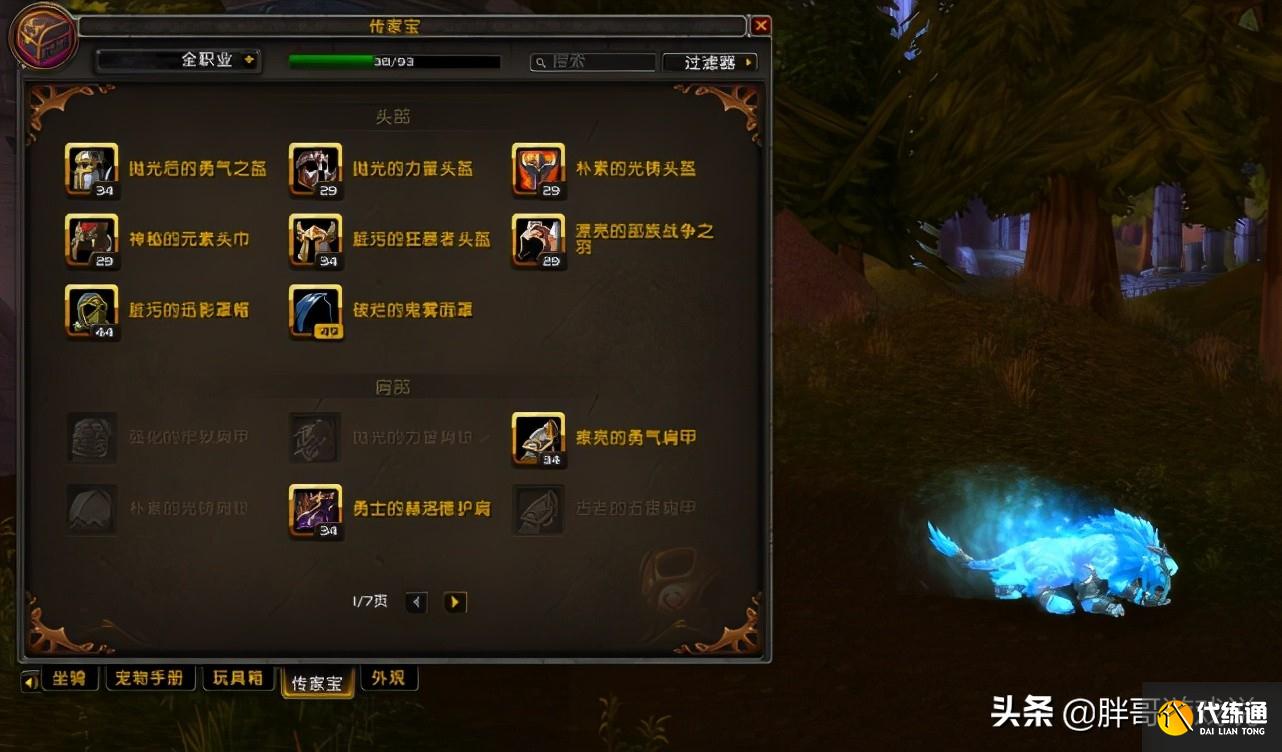The image size is (1282, 752).
Task: Click the 神秘的元素头巾 headwrap icon
Action: pyautogui.click(x=91, y=240)
